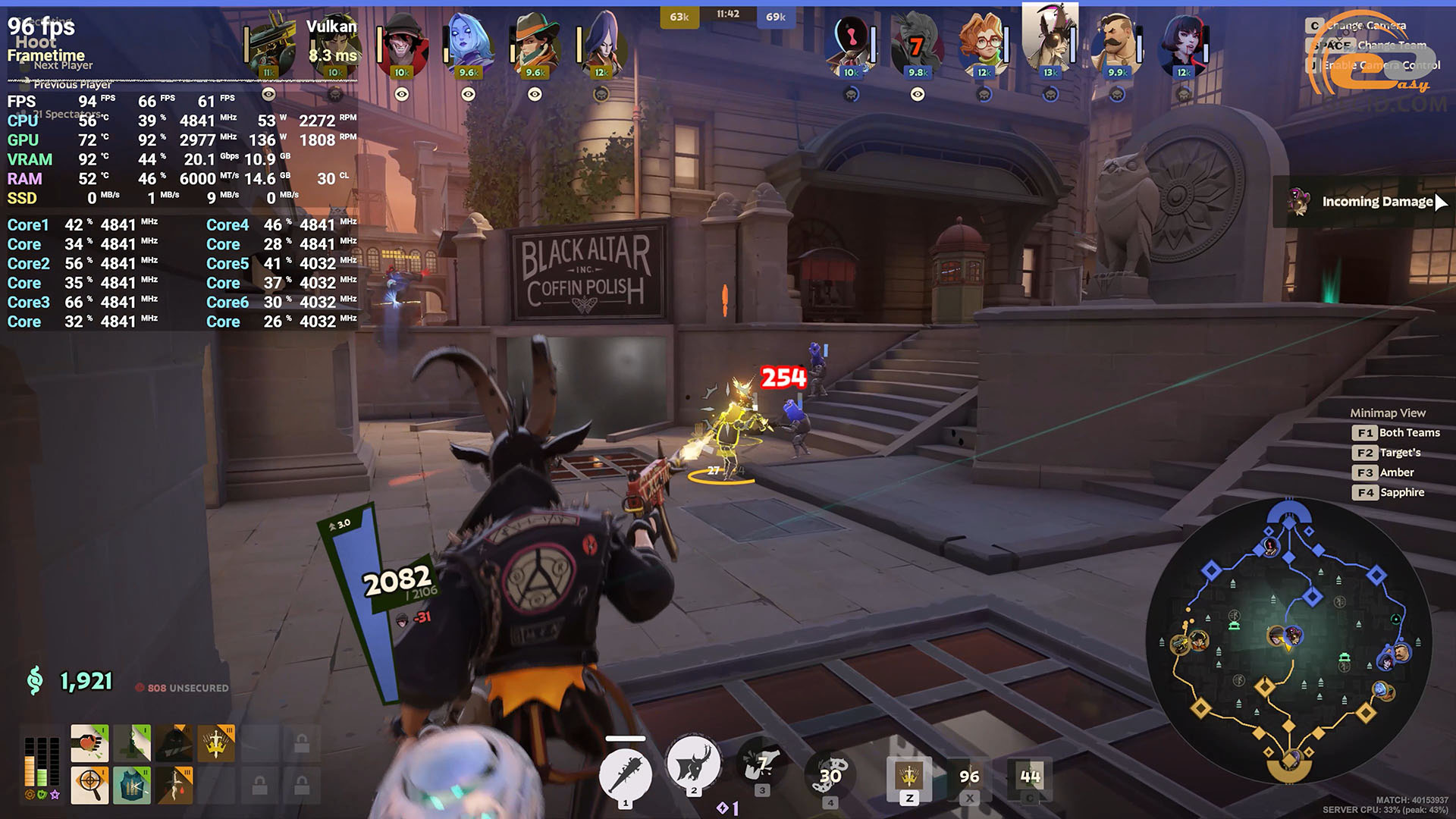This screenshot has width=1456, height=819.
Task: Select the punching fist item slot
Action: pyautogui.click(x=89, y=743)
